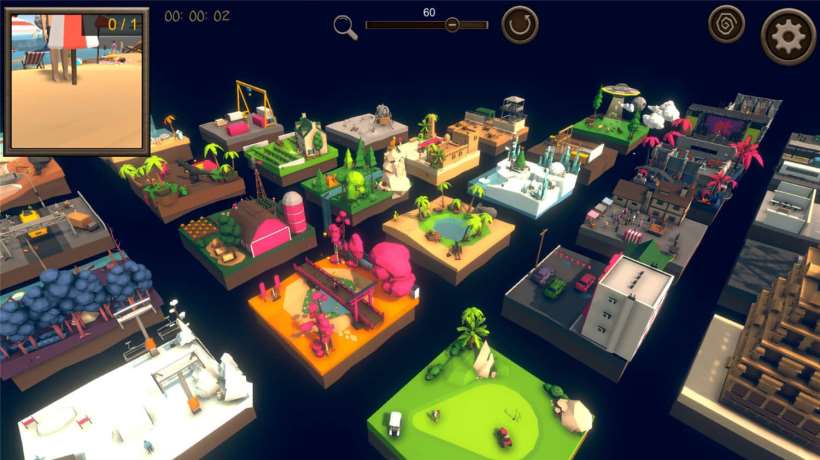Open the gear settings menu
Image resolution: width=820 pixels, height=460 pixels.
pyautogui.click(x=788, y=37)
